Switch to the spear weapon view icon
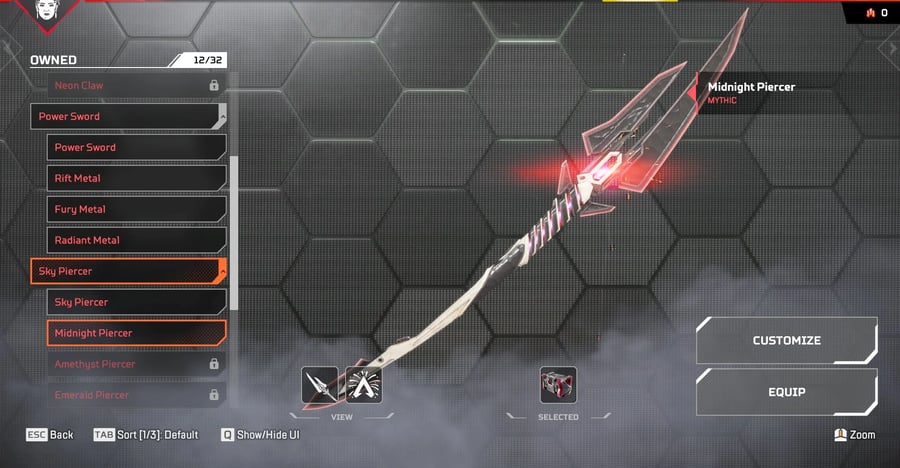The height and width of the screenshot is (468, 900). pyautogui.click(x=320, y=385)
